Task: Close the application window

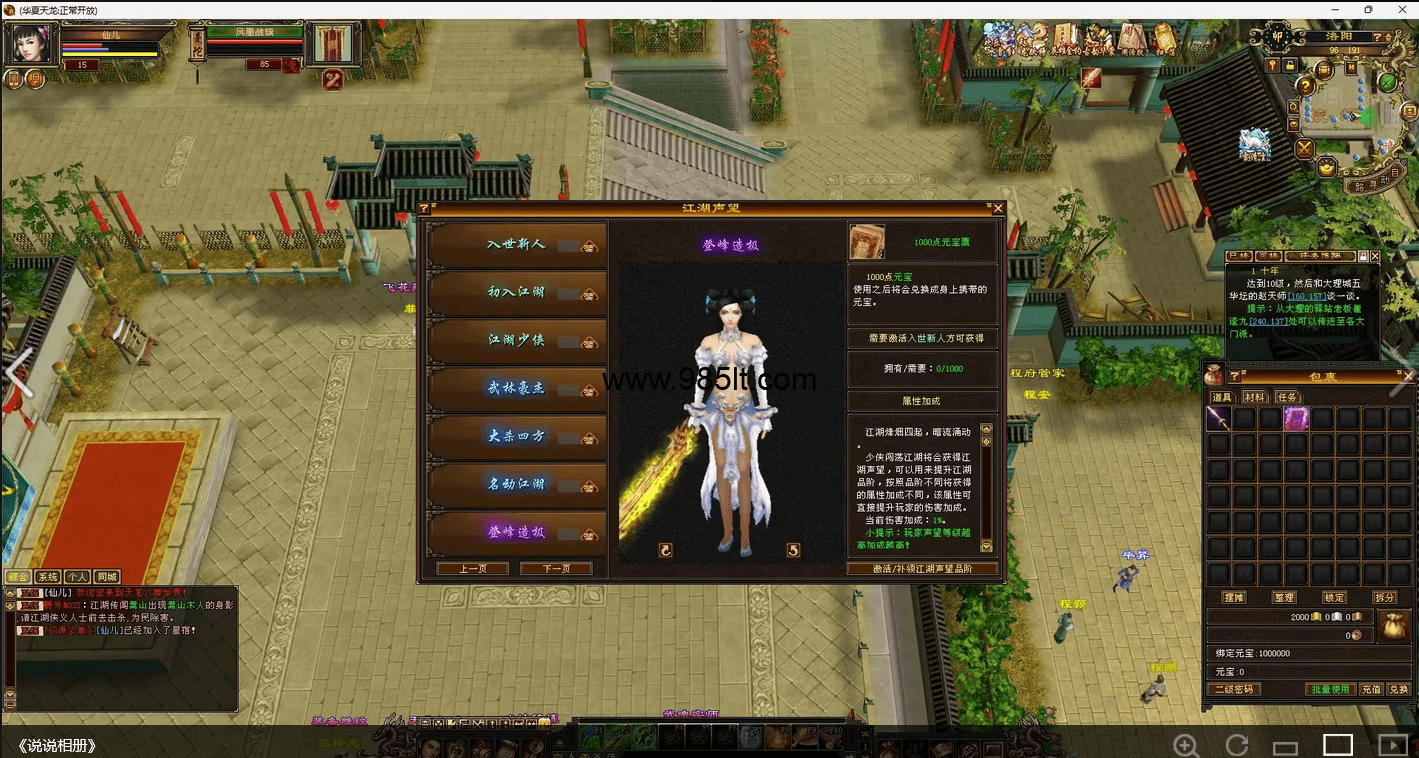Action: coord(1401,9)
